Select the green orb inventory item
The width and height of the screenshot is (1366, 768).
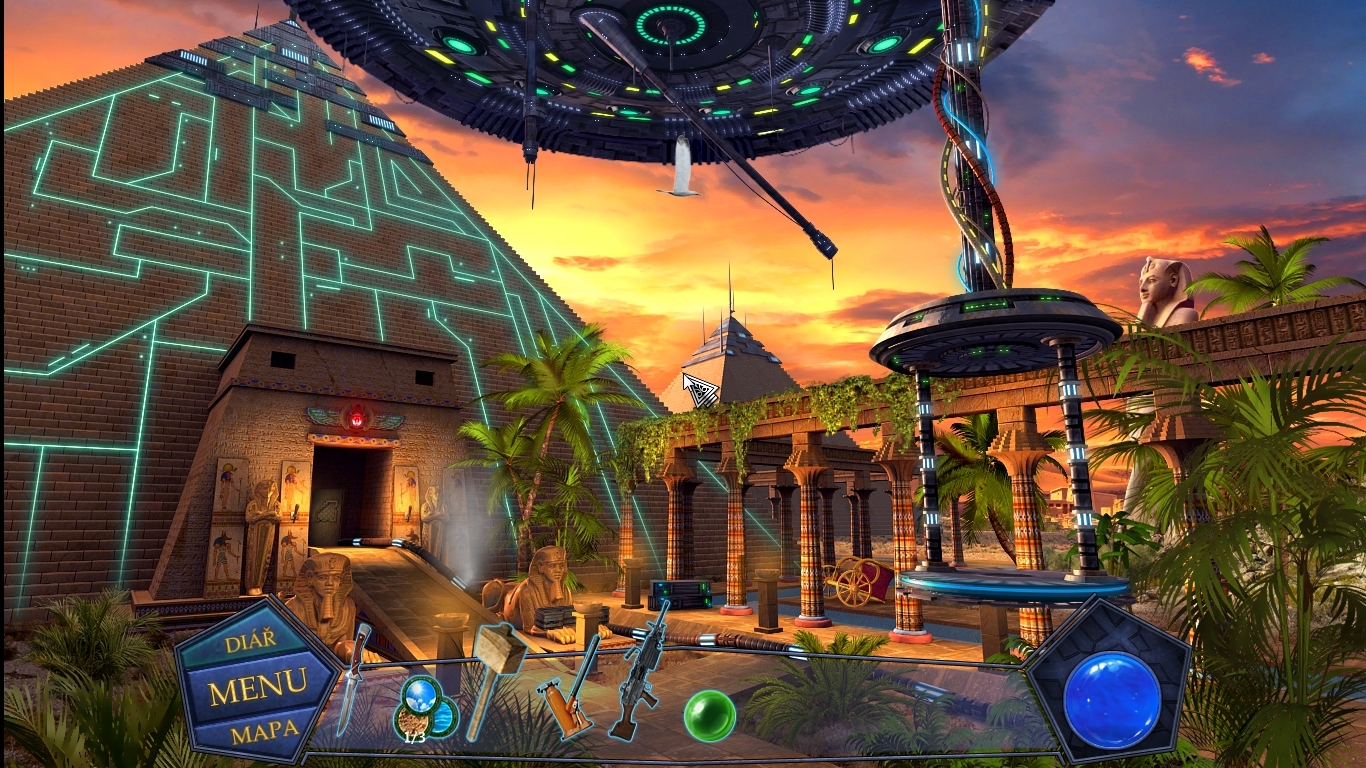pos(710,716)
